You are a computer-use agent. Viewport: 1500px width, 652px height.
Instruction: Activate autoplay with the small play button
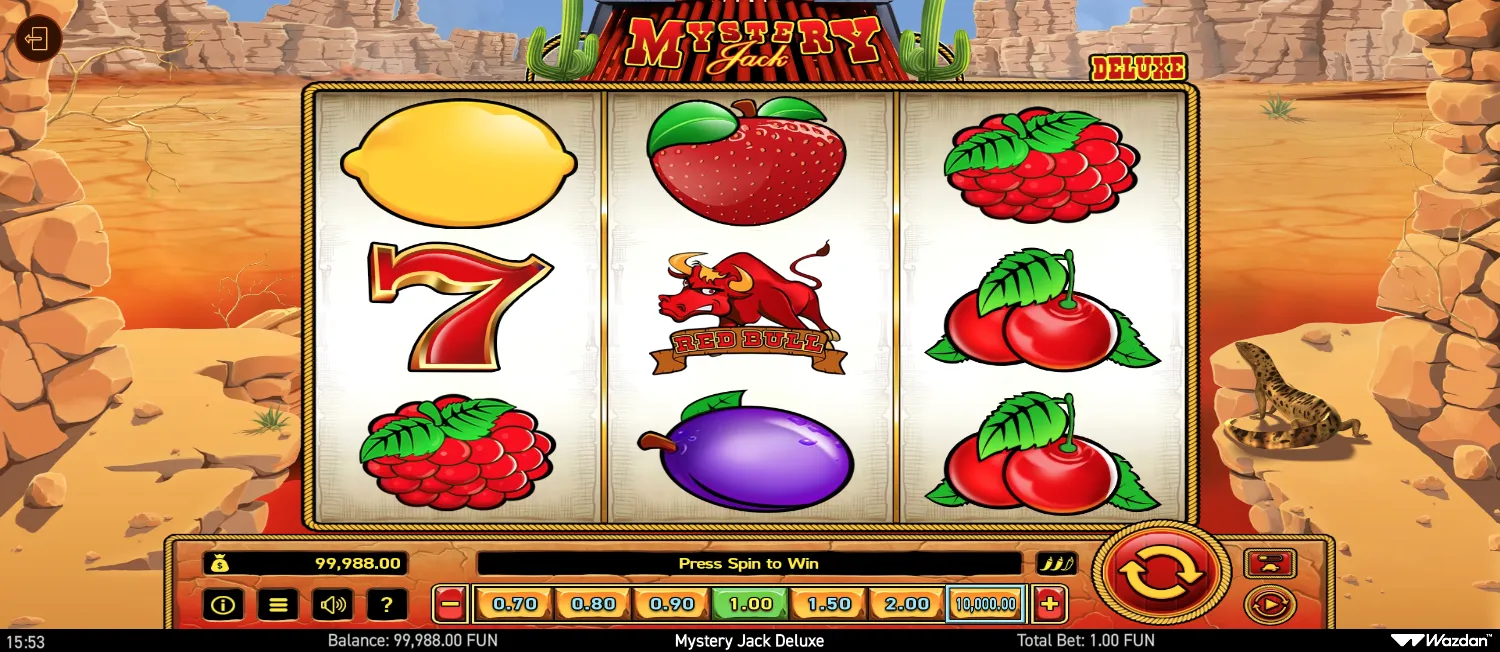[x=1270, y=605]
